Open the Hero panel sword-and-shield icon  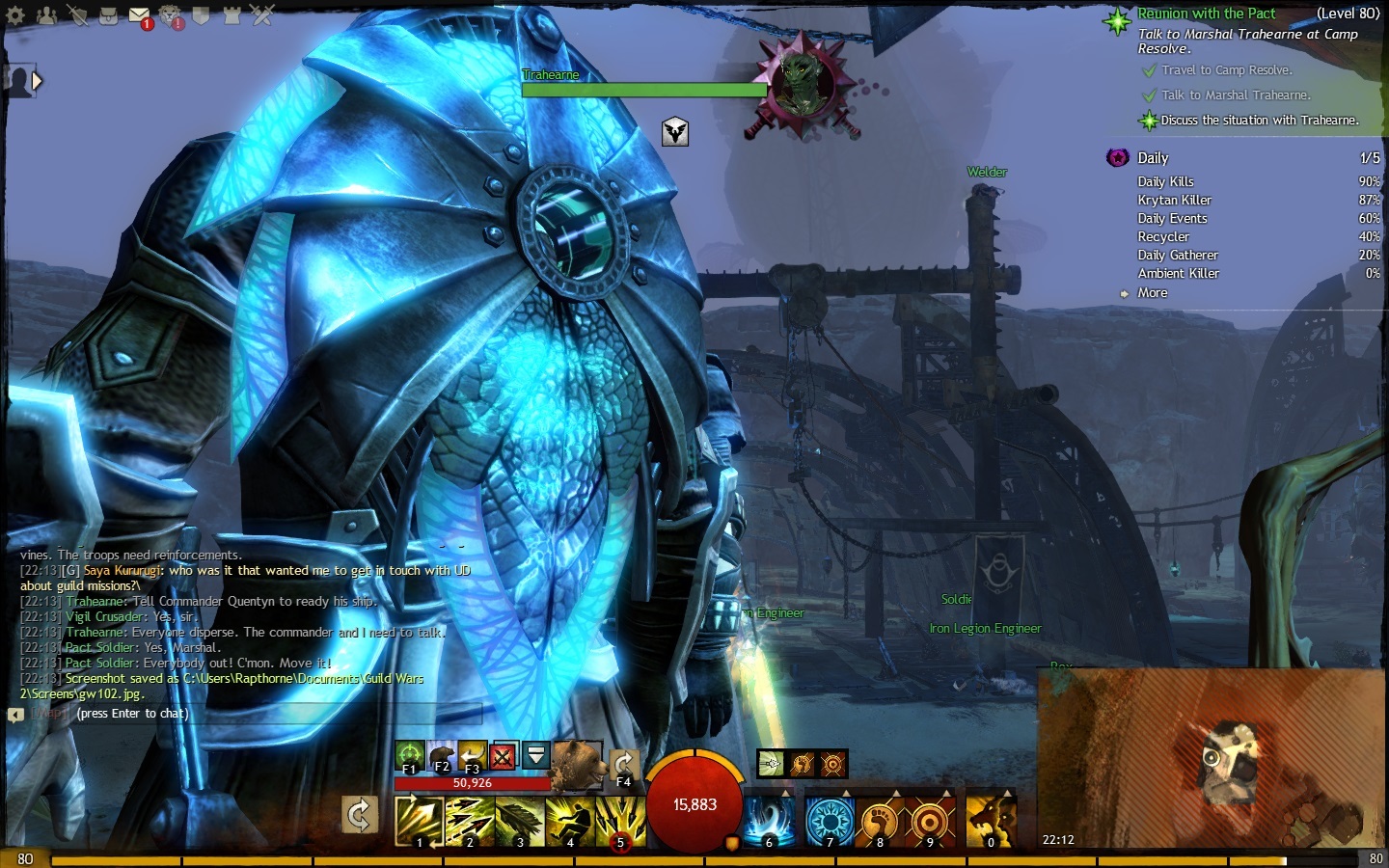tap(77, 14)
